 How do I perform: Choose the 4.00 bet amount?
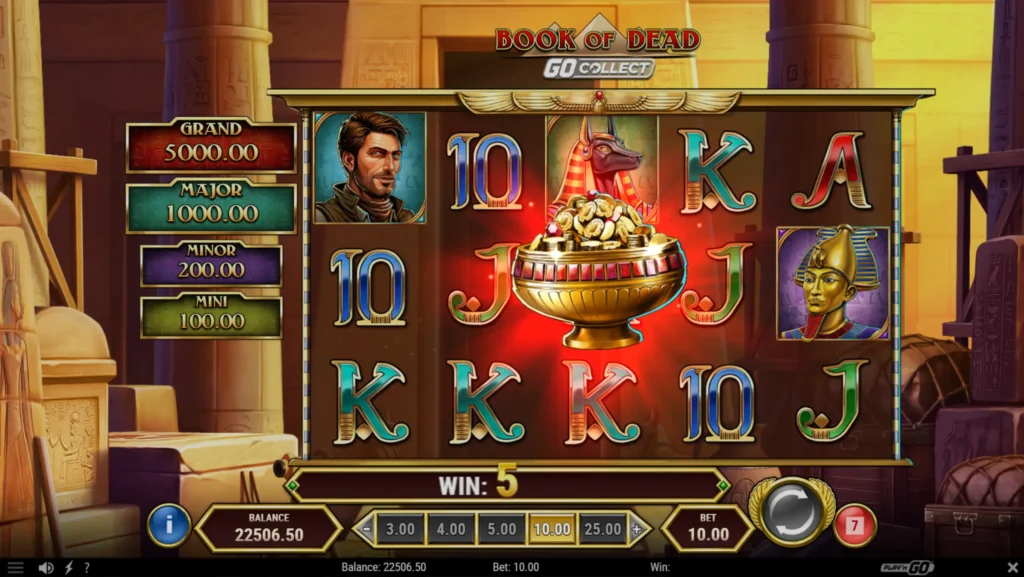(x=451, y=528)
